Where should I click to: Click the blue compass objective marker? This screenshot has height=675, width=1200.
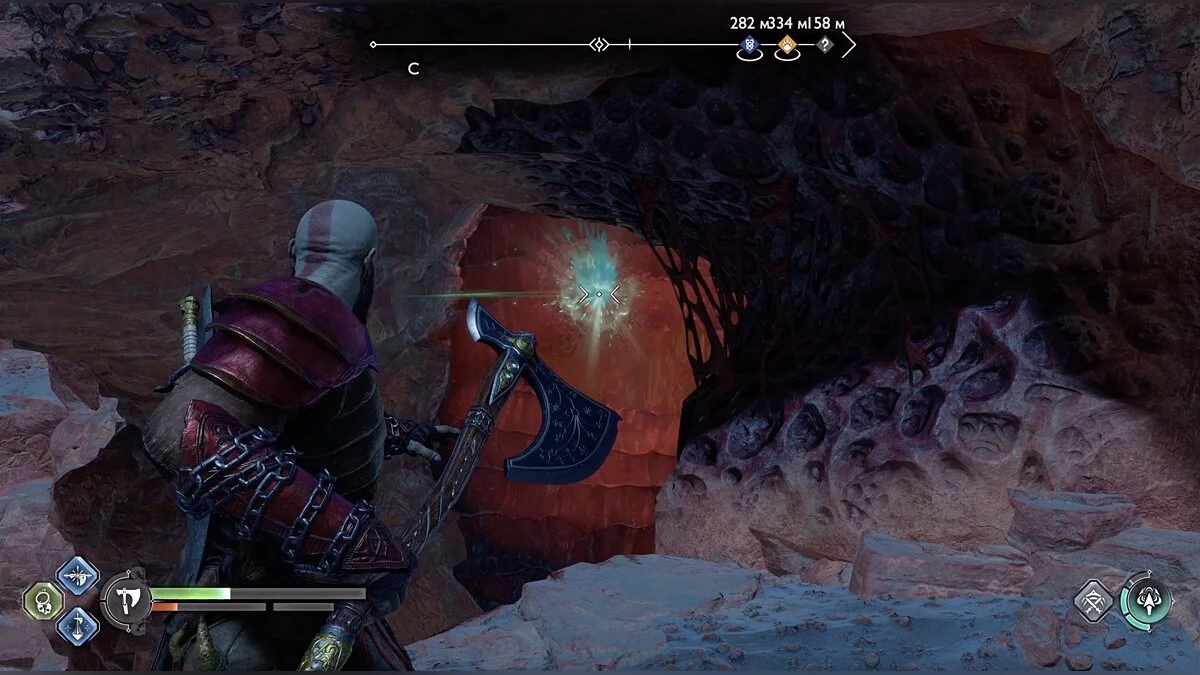tap(749, 45)
